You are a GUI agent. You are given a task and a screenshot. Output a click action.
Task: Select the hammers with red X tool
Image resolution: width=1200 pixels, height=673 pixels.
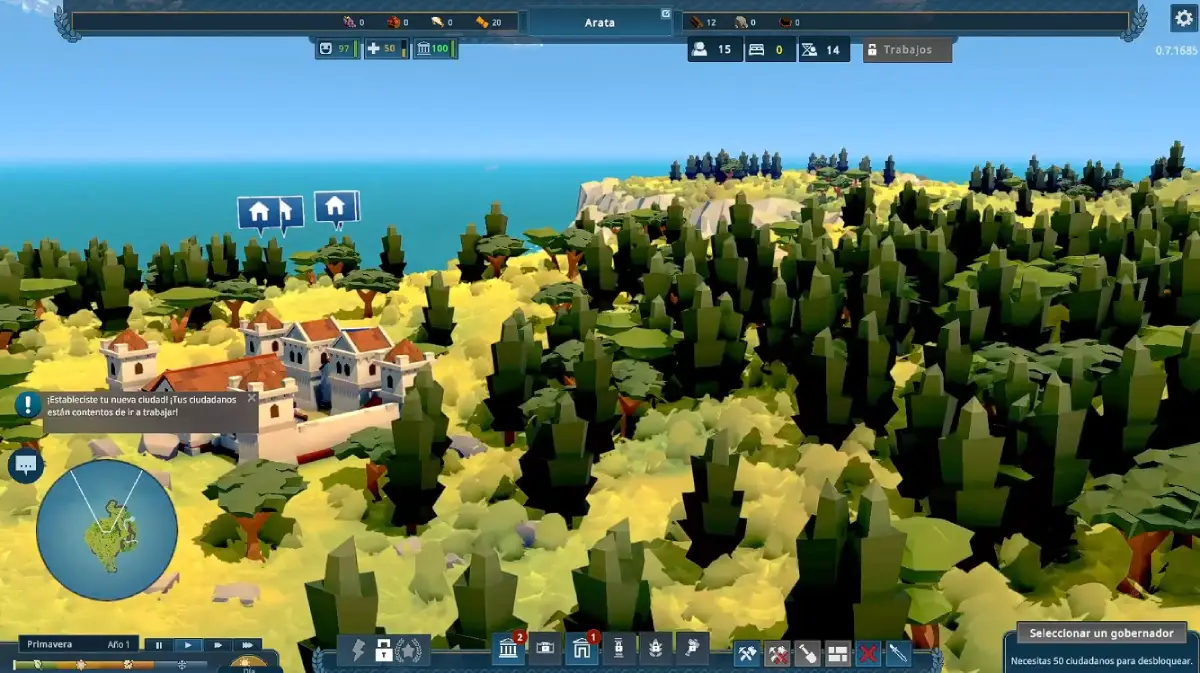coord(777,654)
